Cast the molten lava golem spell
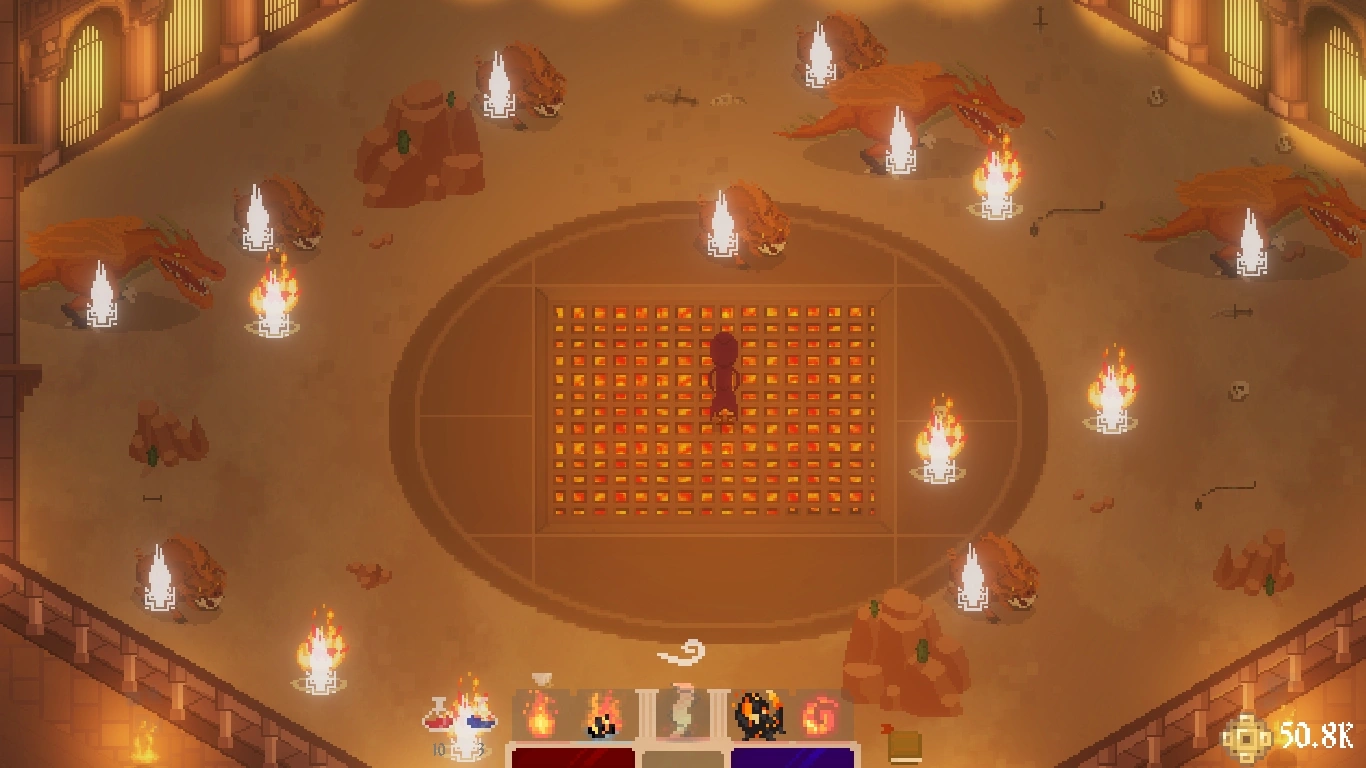The image size is (1366, 768). 760,716
